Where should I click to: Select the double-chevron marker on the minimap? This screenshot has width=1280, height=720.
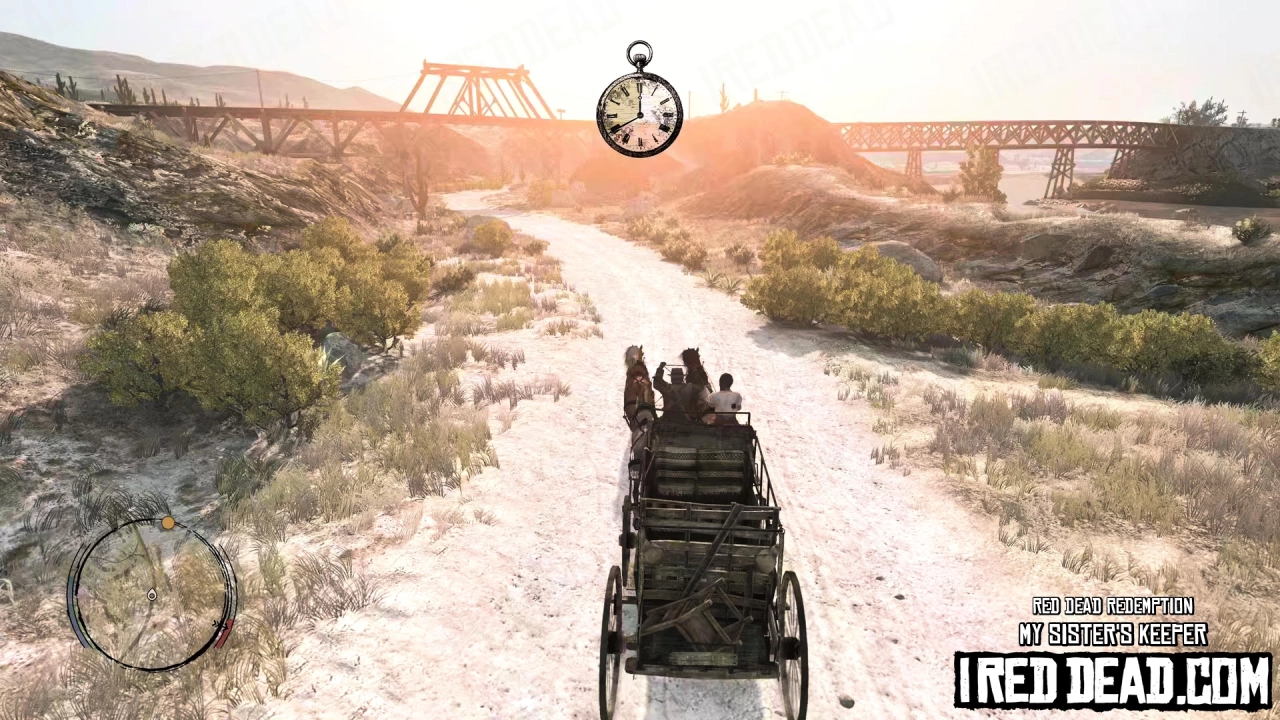point(217,624)
